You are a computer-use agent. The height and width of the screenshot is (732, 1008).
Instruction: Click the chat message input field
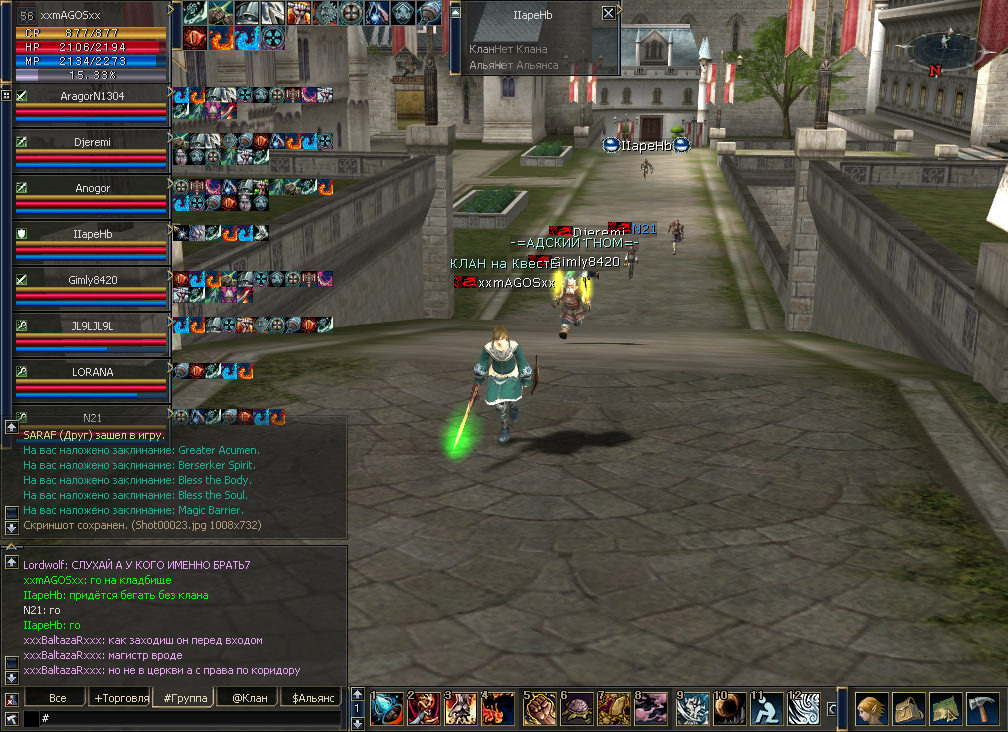pos(190,718)
